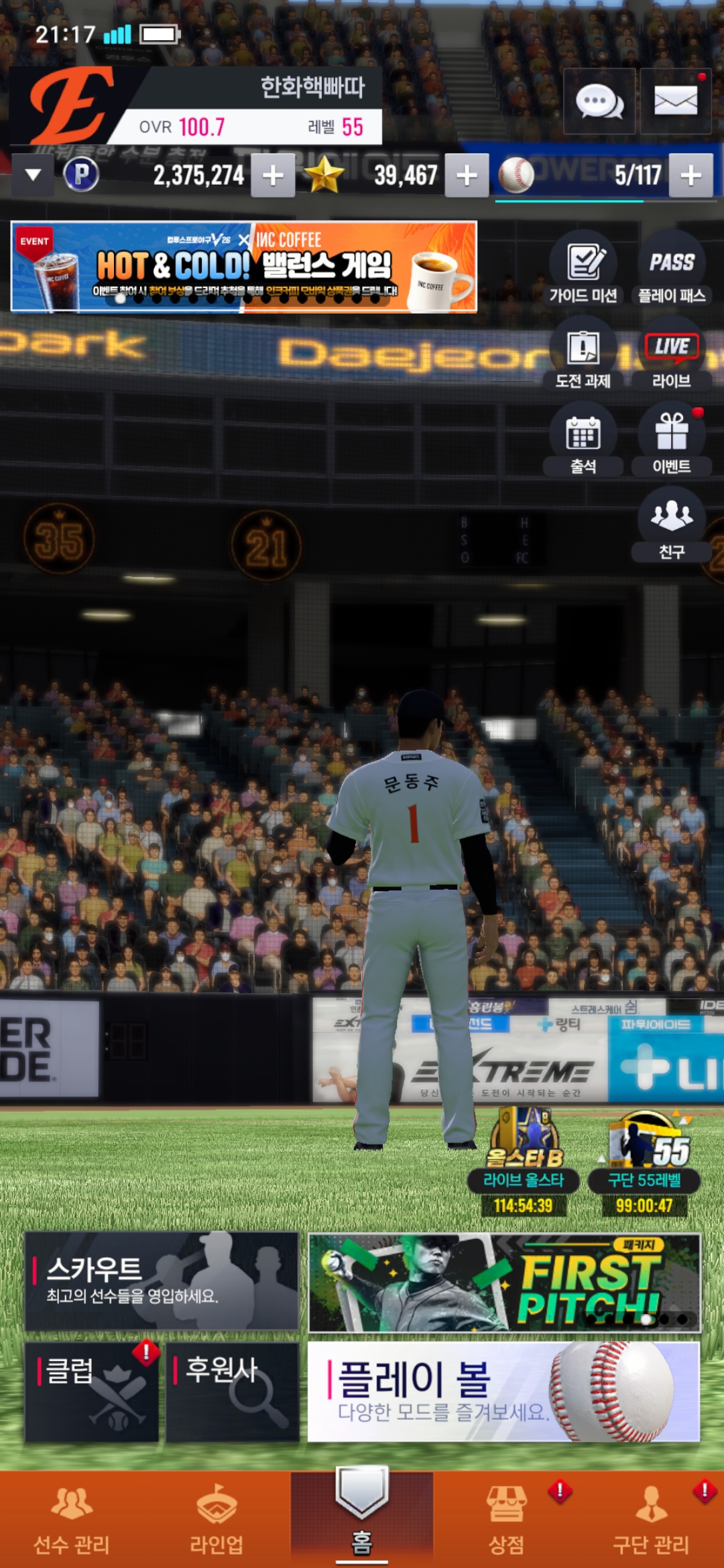The width and height of the screenshot is (724, 1568).
Task: Open the 클럽 club menu
Action: [92, 1392]
